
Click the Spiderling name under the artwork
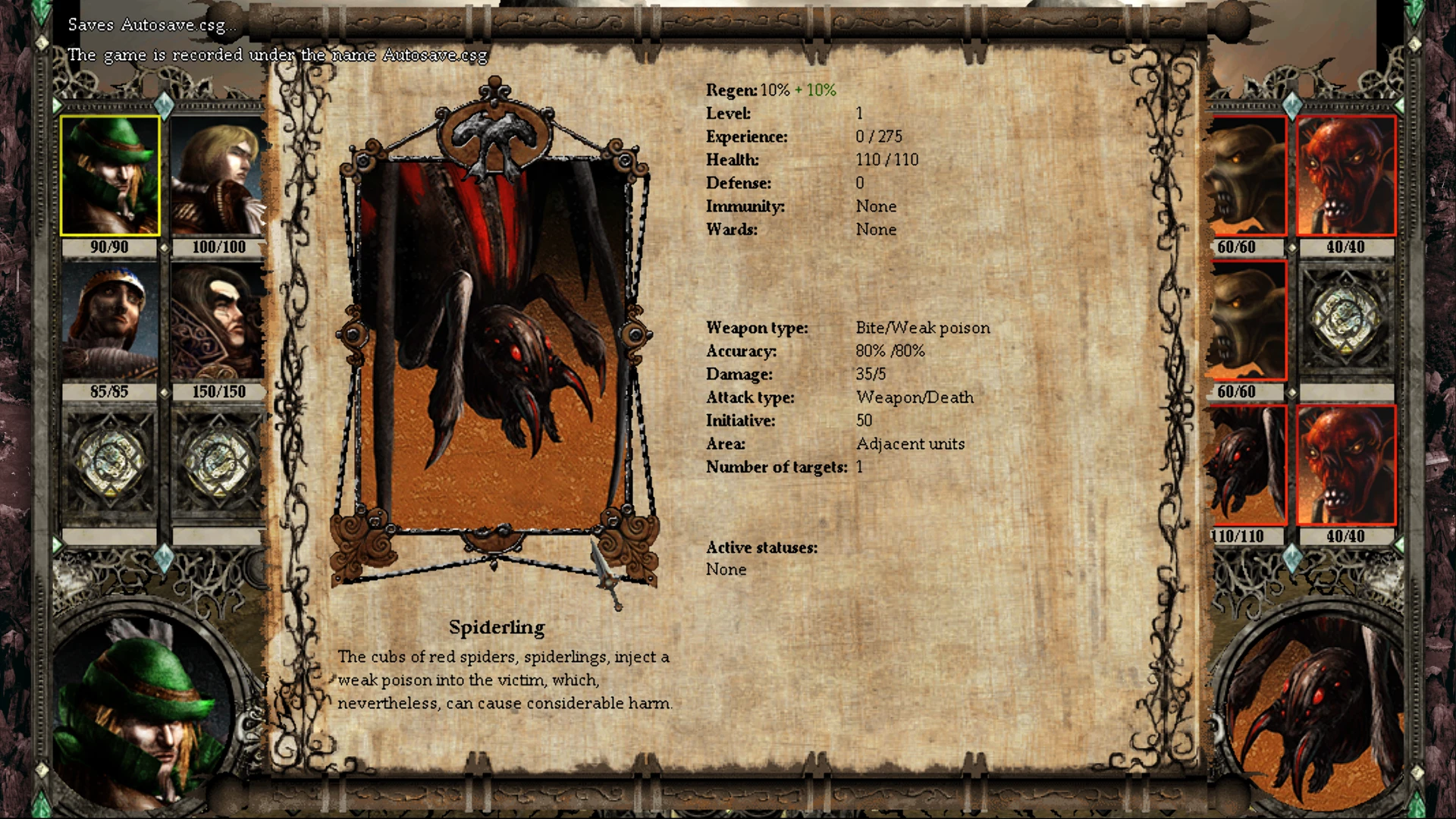pyautogui.click(x=498, y=627)
